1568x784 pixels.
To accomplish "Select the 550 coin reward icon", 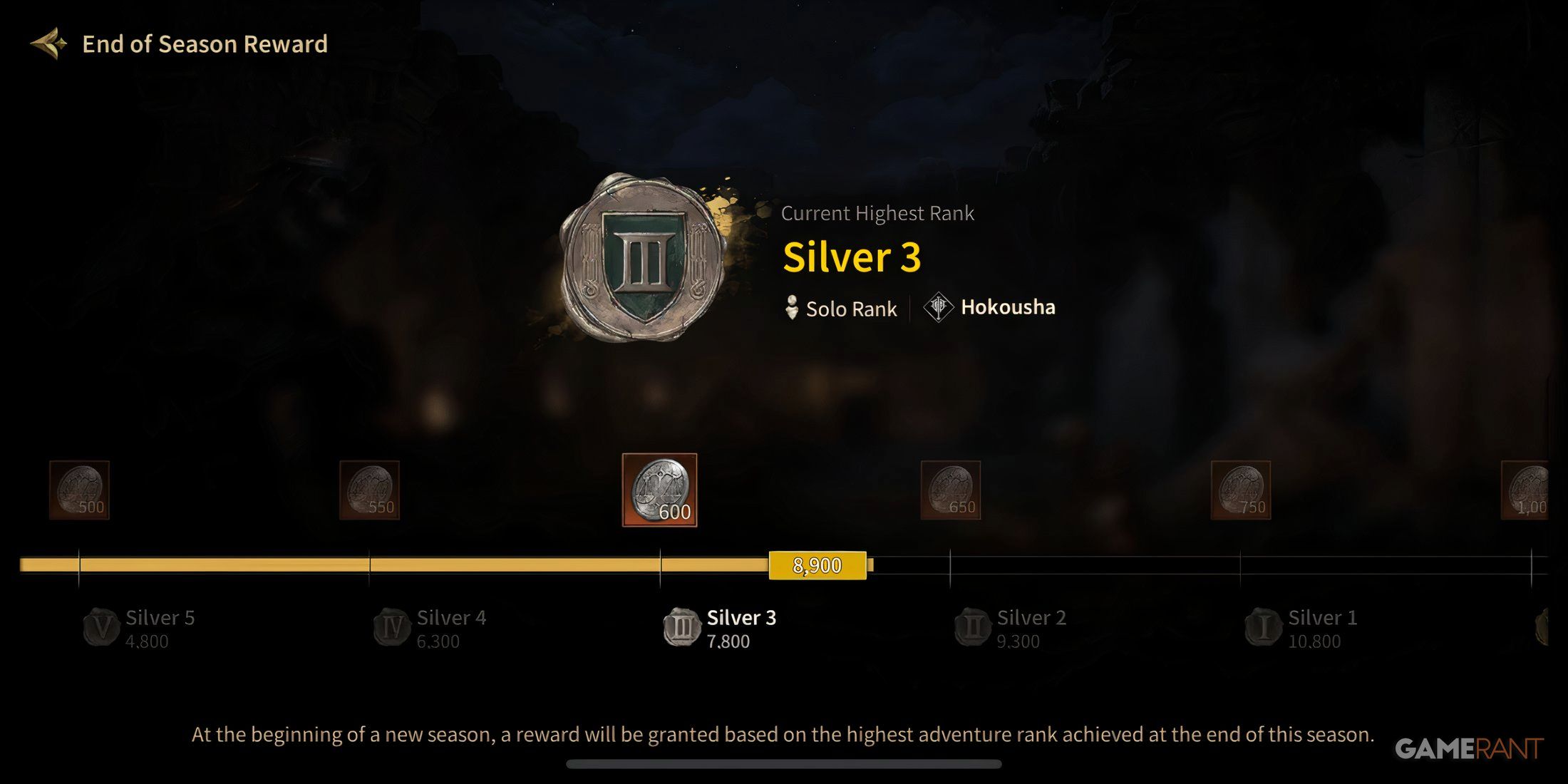I will point(371,488).
